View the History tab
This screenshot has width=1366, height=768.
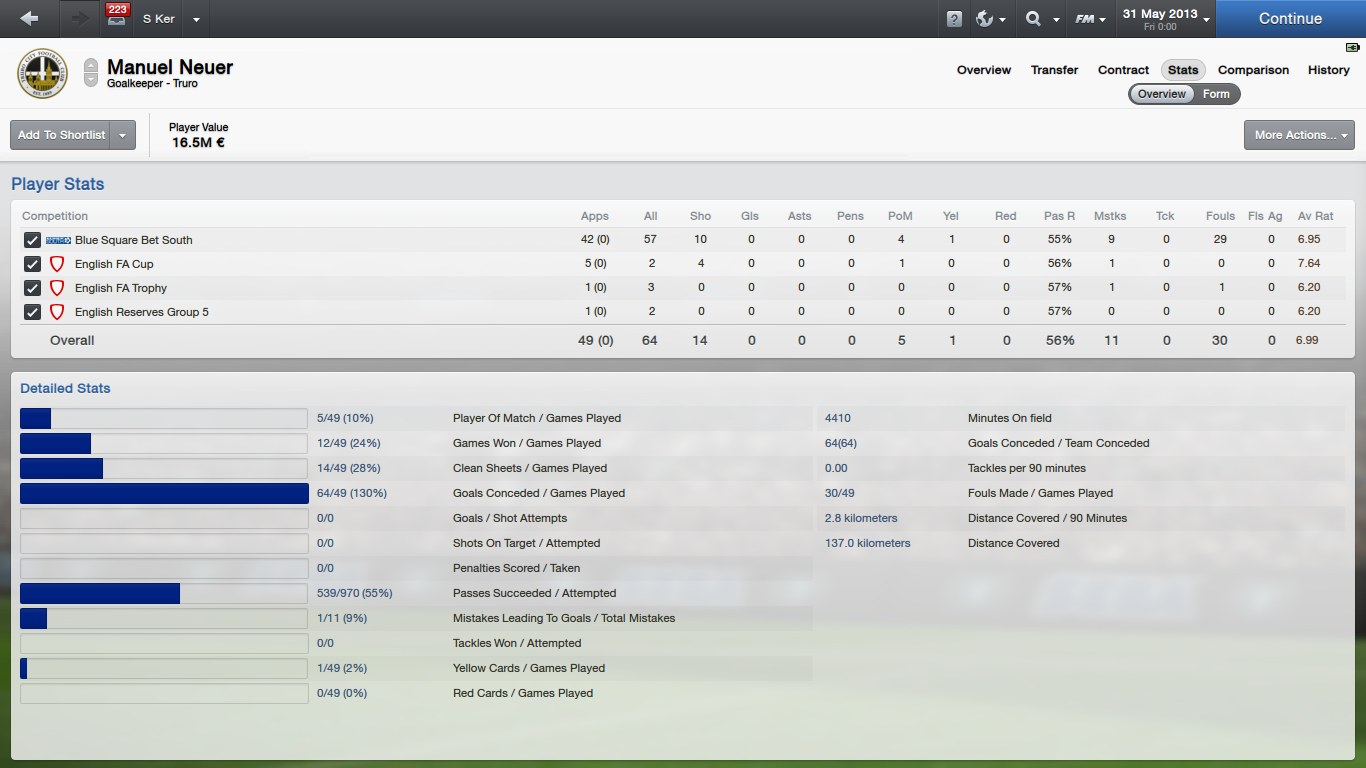[x=1328, y=70]
